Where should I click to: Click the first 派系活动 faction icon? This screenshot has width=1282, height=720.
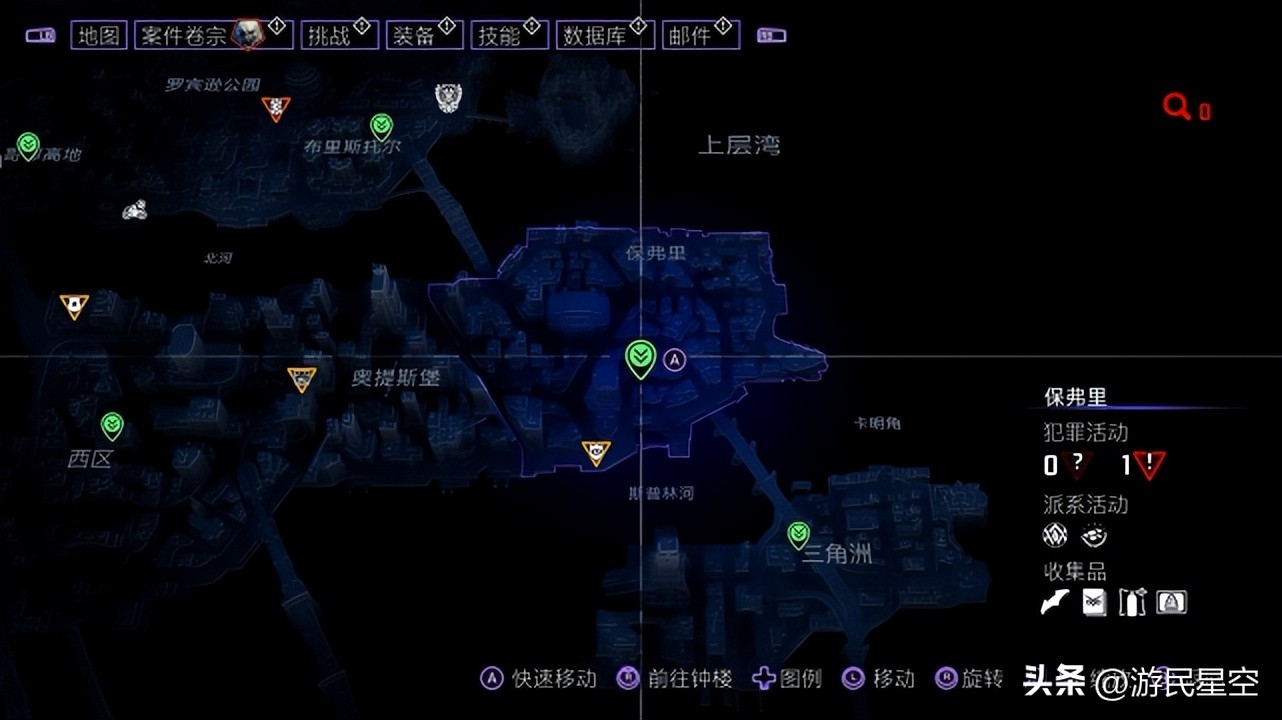[x=1054, y=535]
